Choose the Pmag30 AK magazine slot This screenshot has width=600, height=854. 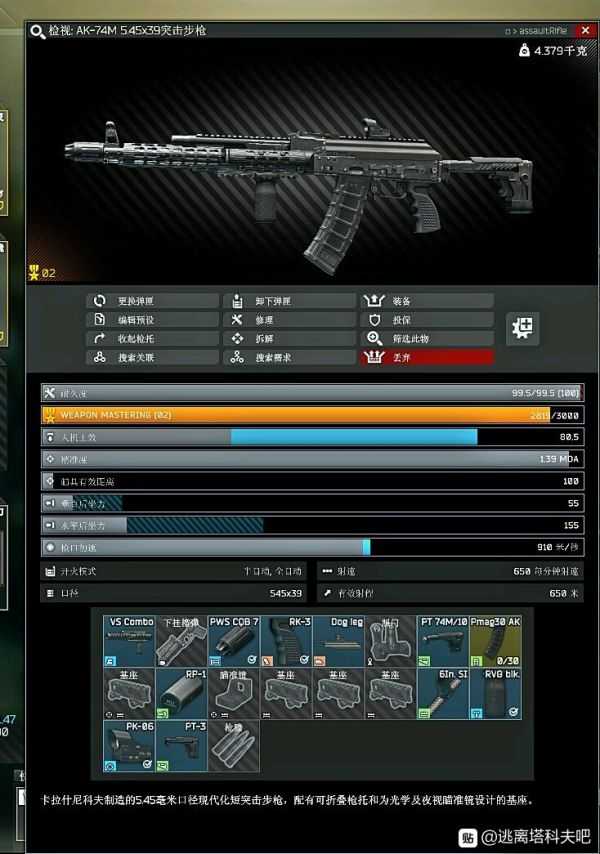pyautogui.click(x=494, y=642)
